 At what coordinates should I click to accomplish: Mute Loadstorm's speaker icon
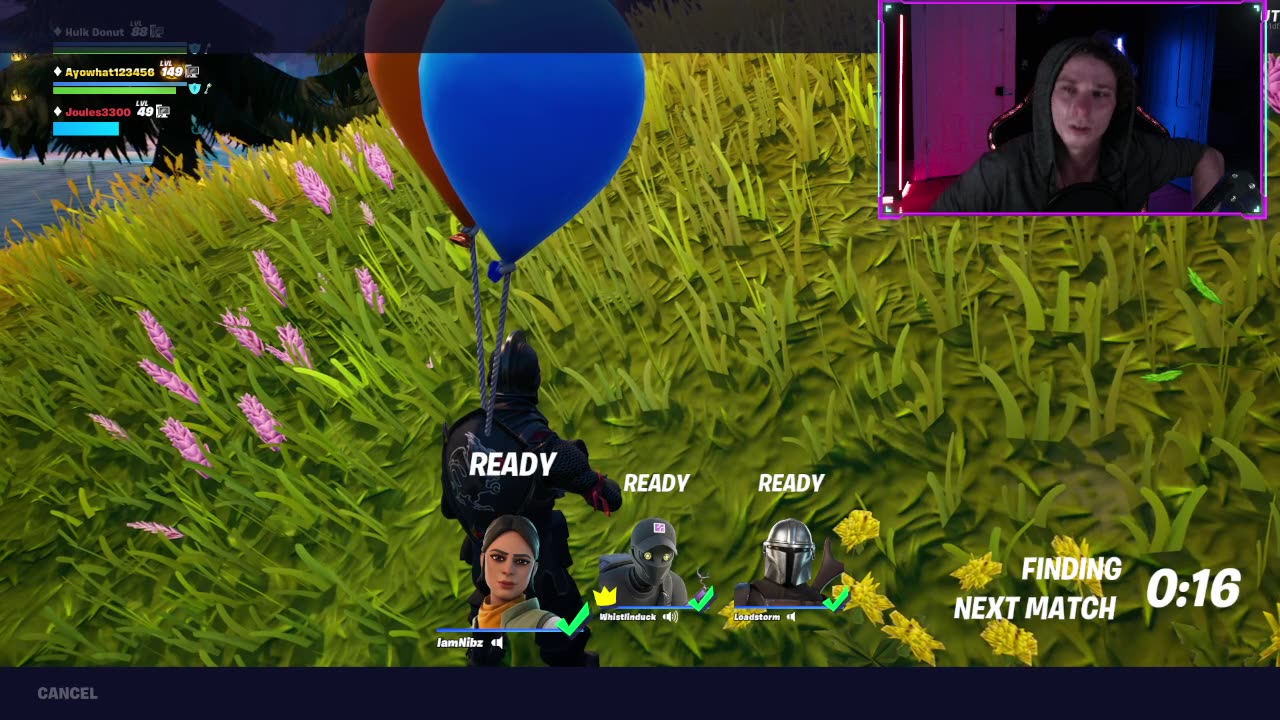coord(792,617)
